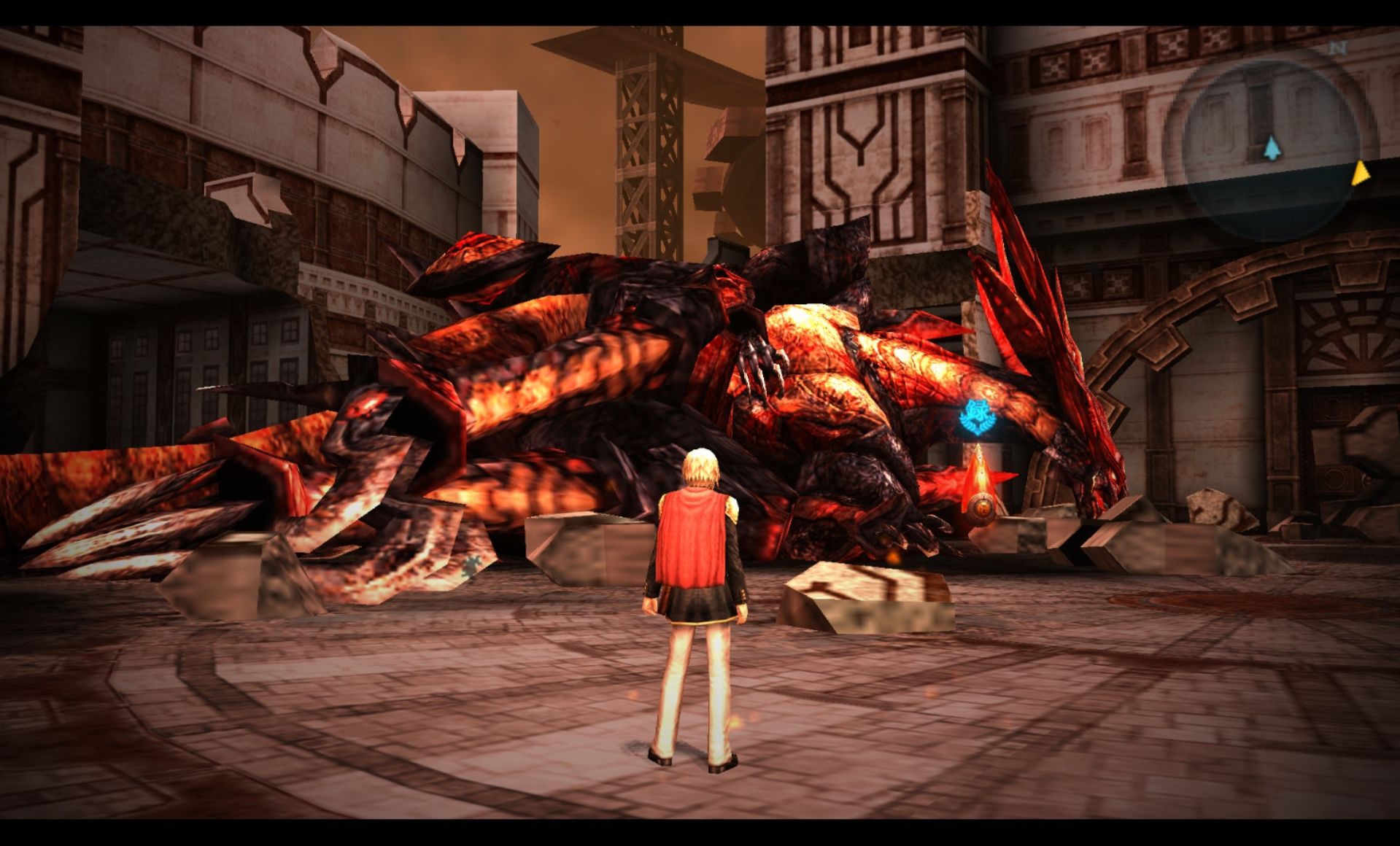
Task: Click the circular minimap
Action: 1270,150
